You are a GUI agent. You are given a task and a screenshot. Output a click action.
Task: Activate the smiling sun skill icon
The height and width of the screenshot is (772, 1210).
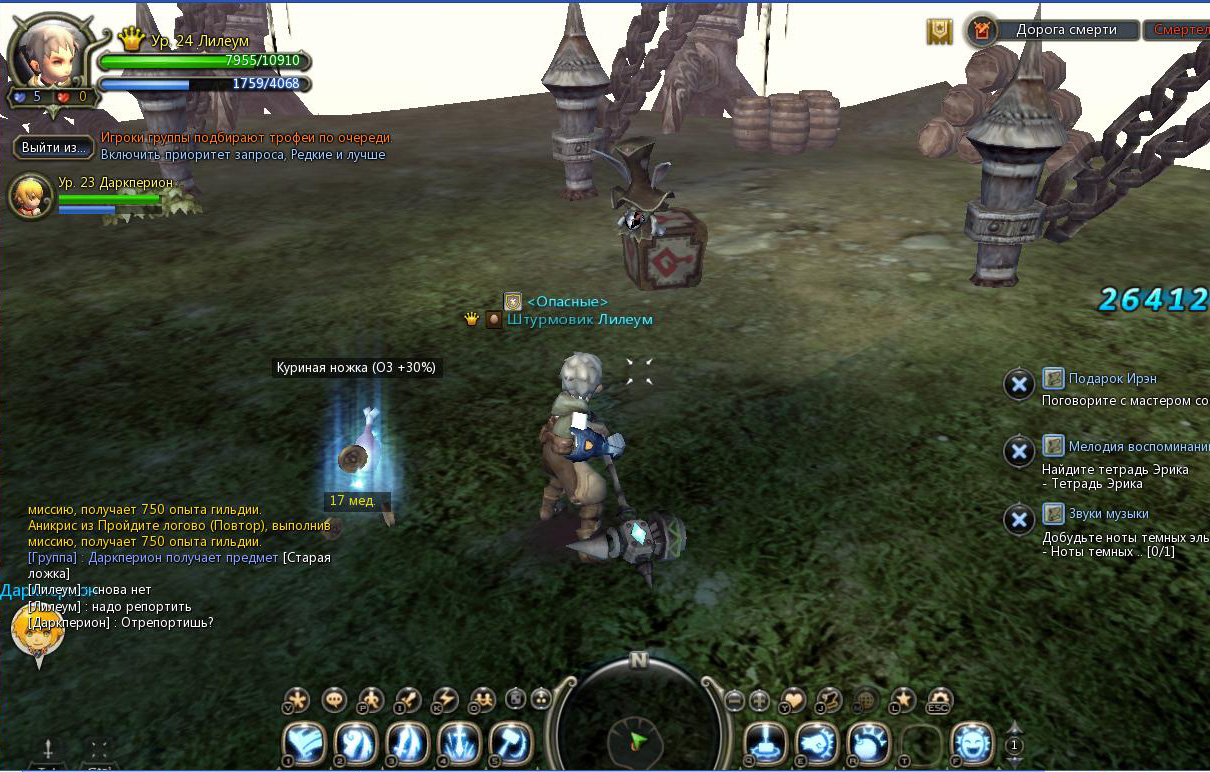[x=970, y=744]
